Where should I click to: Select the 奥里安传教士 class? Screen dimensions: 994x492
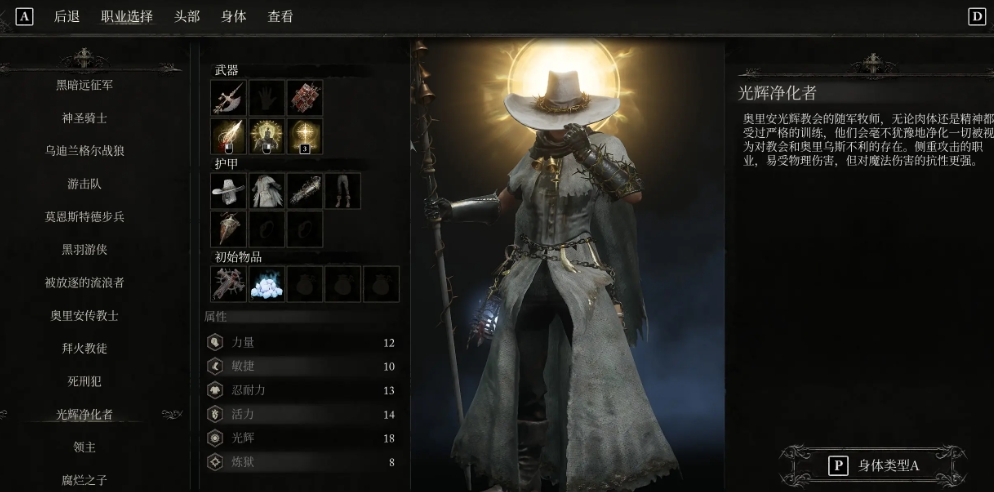85,316
